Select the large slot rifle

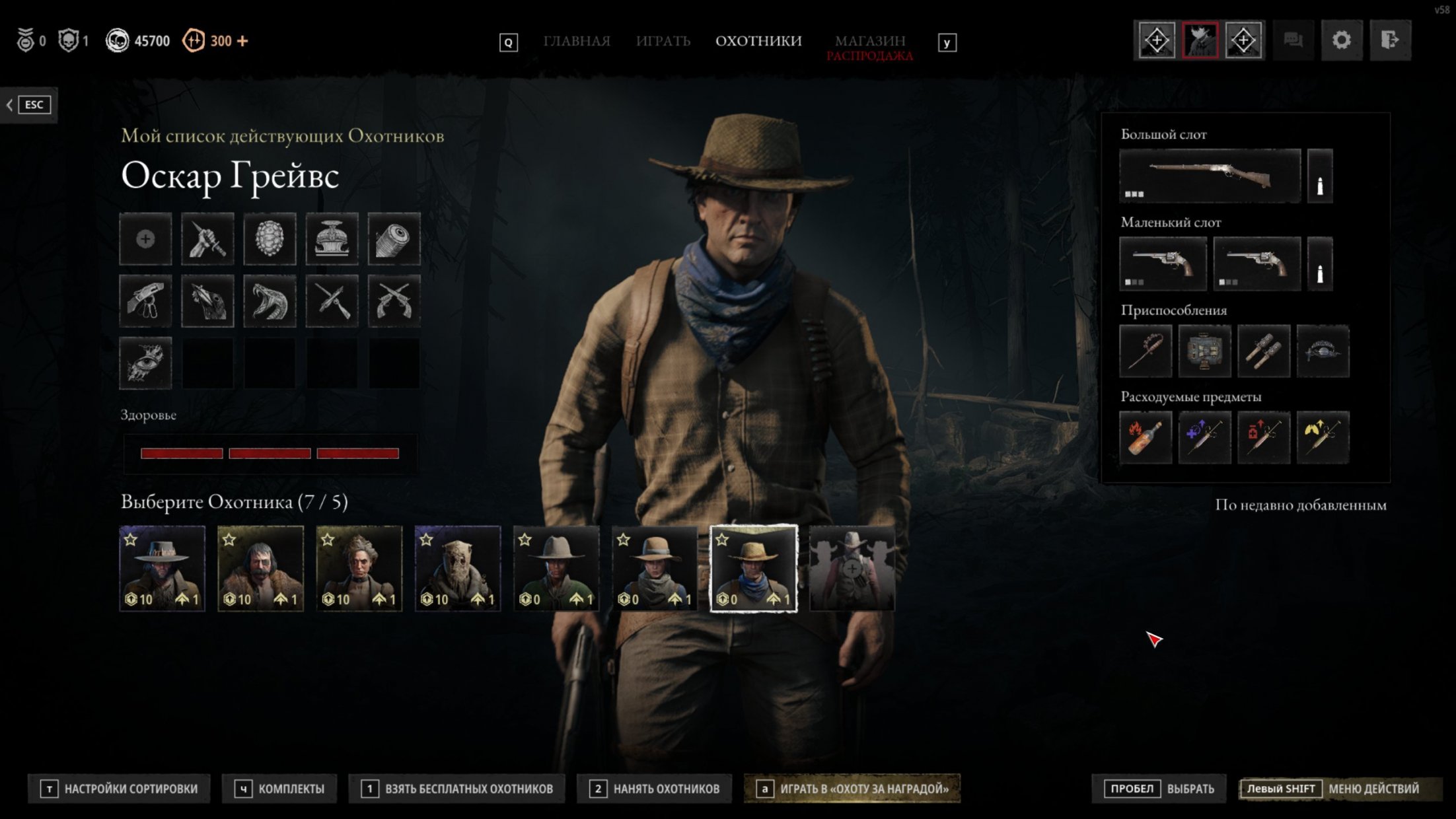[1210, 176]
